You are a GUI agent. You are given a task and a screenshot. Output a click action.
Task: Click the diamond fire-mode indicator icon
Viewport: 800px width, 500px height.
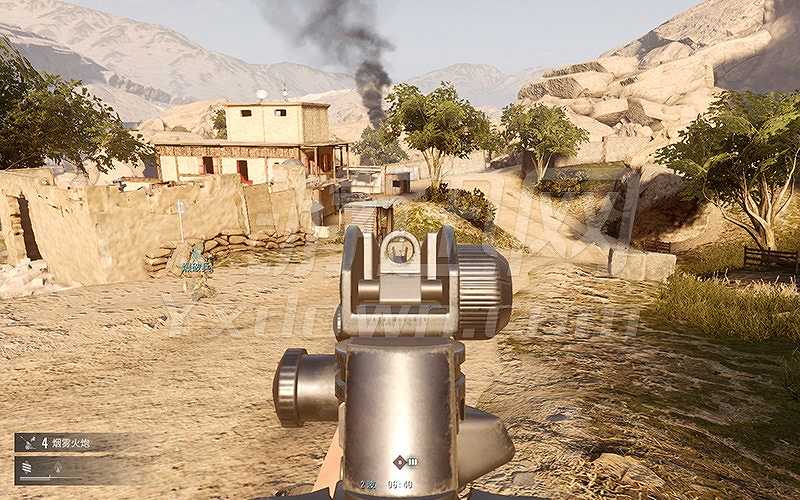[399, 462]
